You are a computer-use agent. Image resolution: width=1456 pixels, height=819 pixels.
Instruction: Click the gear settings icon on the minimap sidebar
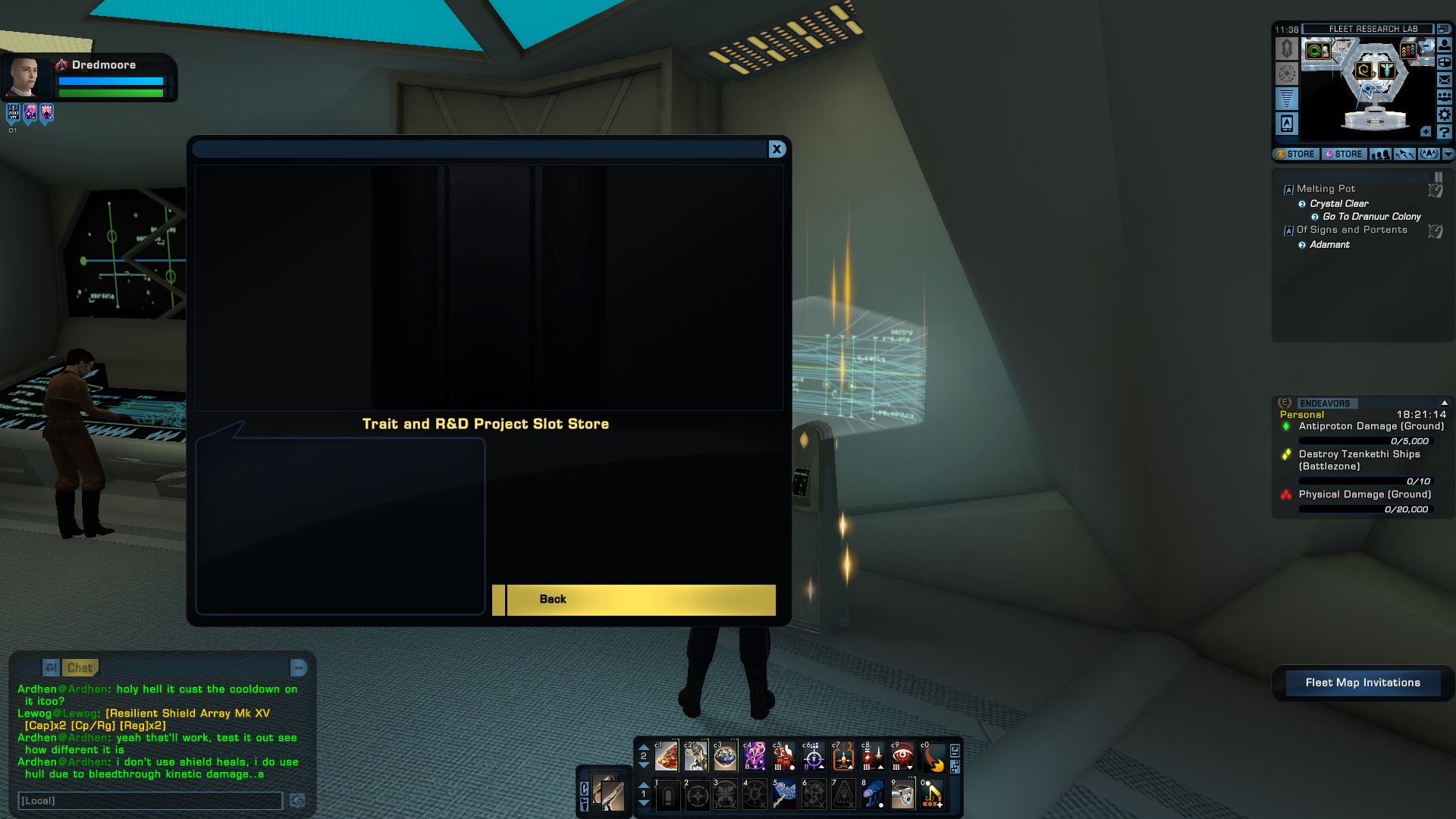pyautogui.click(x=1443, y=114)
